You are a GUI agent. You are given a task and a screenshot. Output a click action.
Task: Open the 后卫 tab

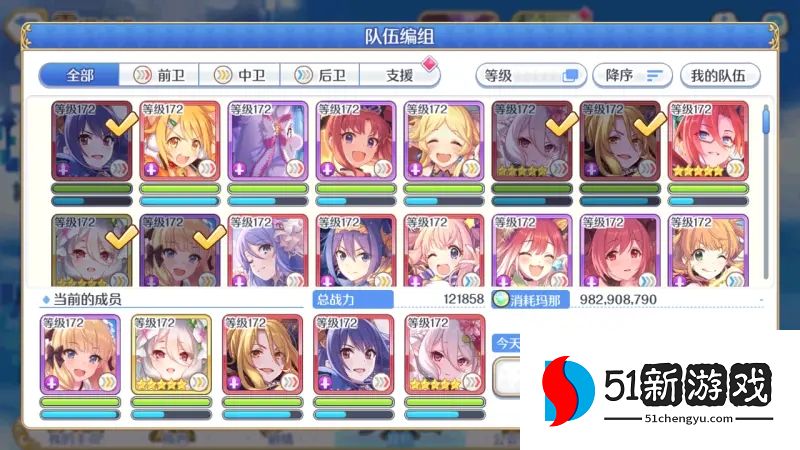(318, 75)
